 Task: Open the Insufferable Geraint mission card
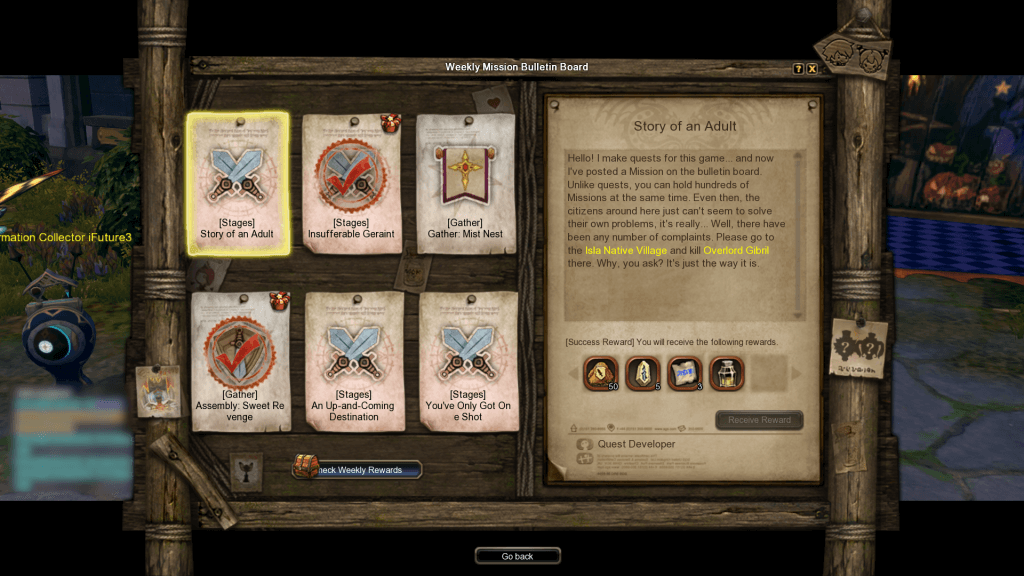pos(351,182)
